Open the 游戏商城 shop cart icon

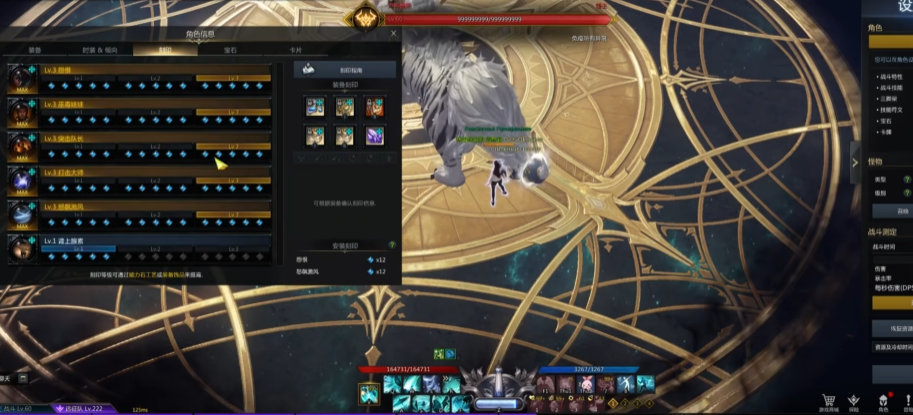828,401
